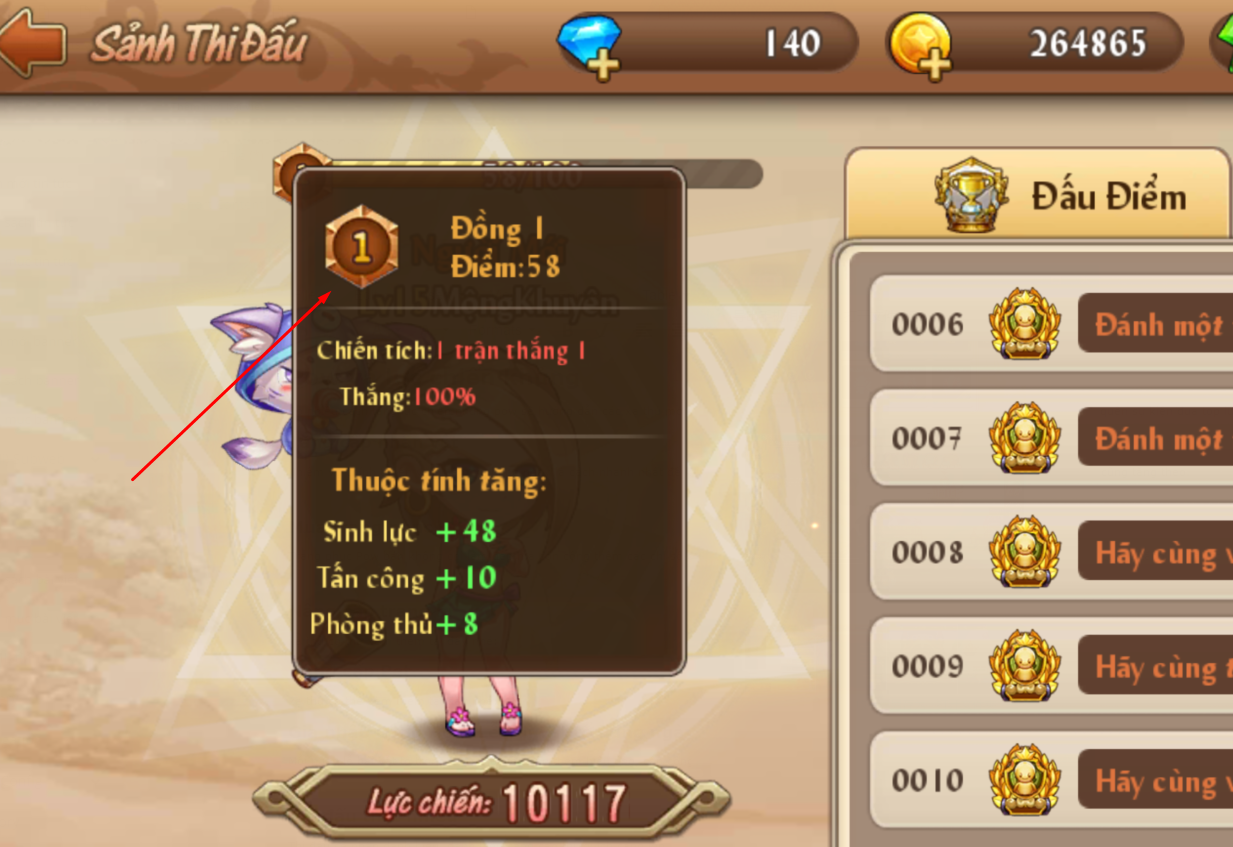Go back using the orange arrow

pos(33,42)
